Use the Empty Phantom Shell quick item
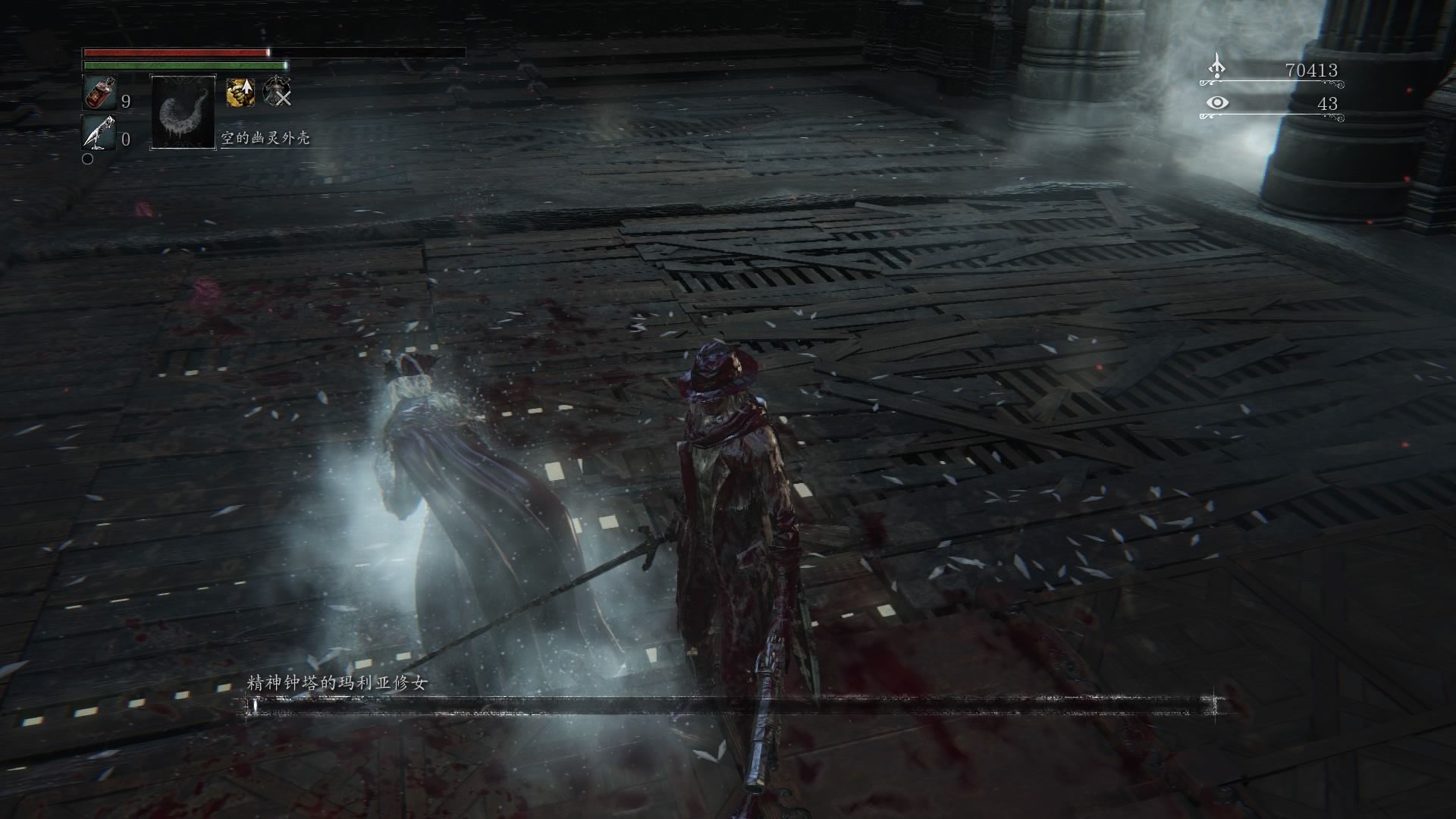 click(x=184, y=111)
